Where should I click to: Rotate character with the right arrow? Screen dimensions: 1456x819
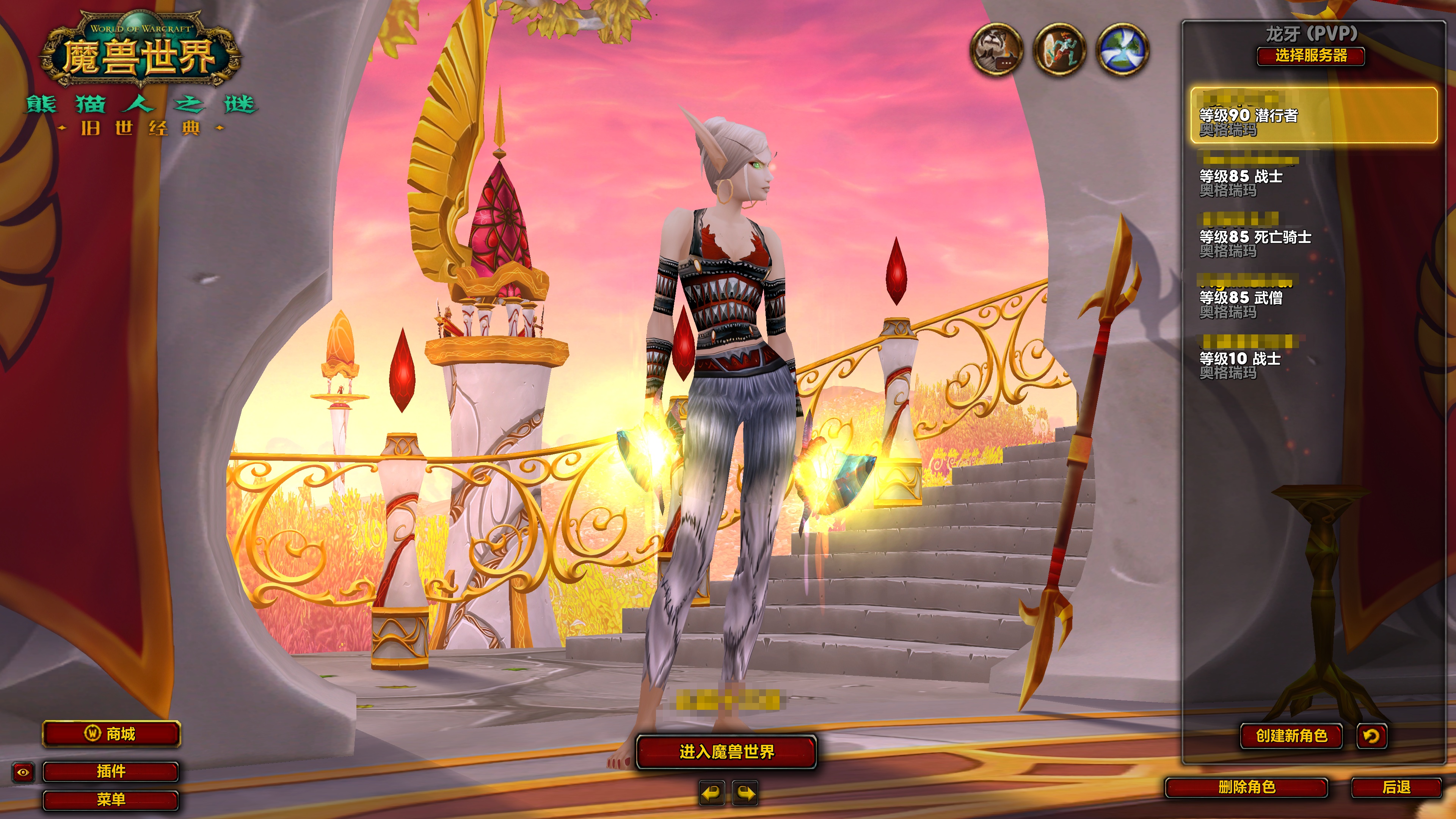coord(745,793)
